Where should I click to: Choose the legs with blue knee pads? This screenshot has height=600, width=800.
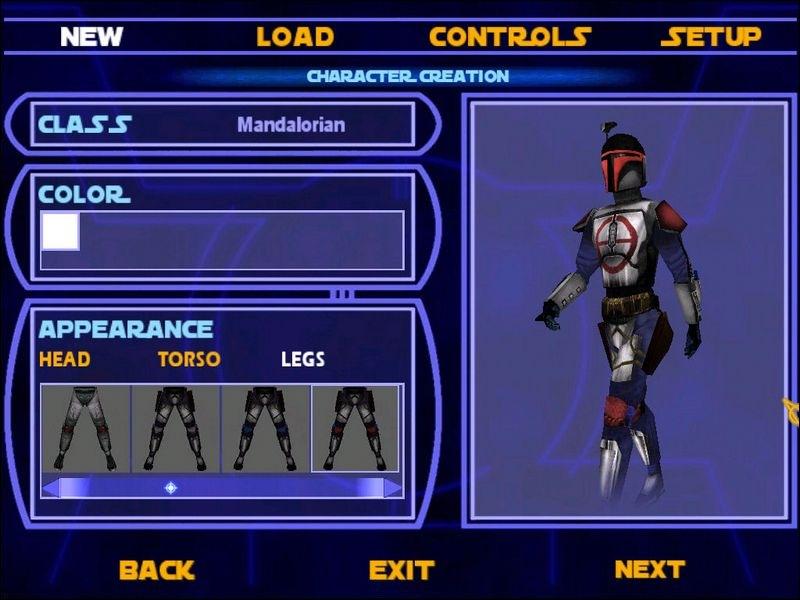(265, 428)
